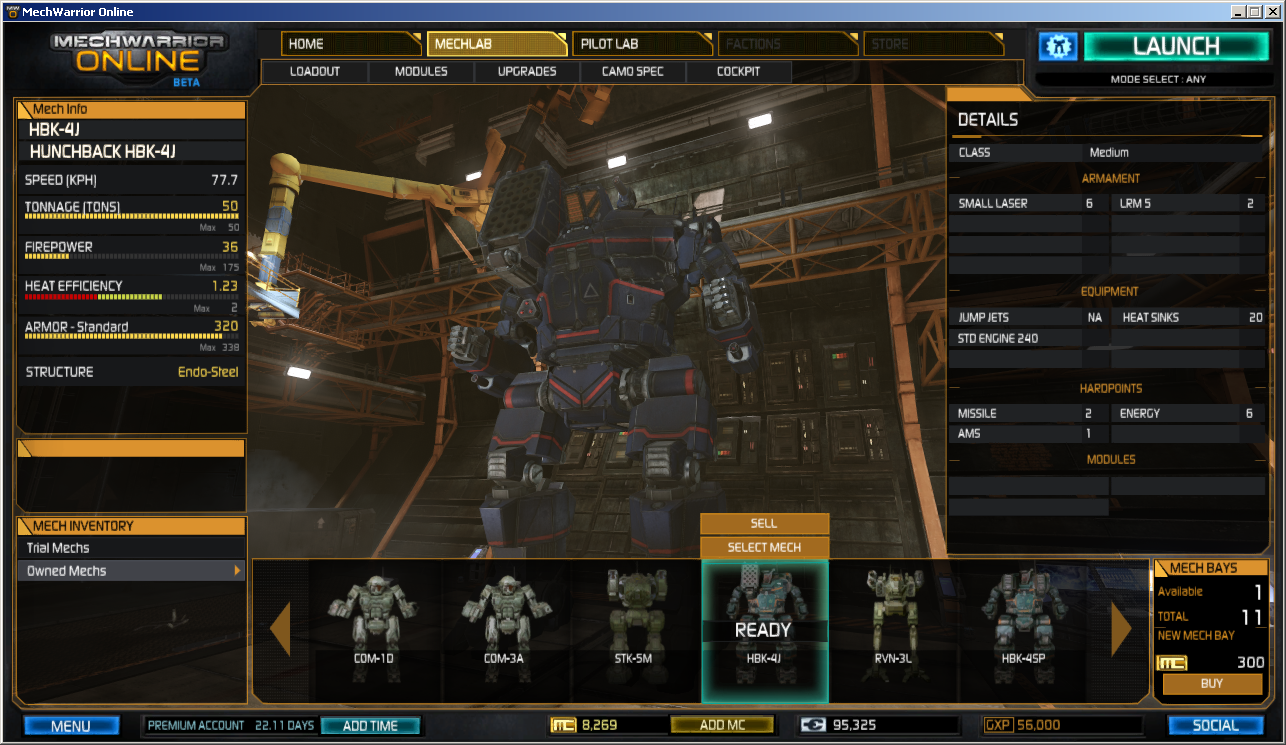Pick the RVN-3L mech thumbnail
The width and height of the screenshot is (1286, 745).
click(x=892, y=620)
